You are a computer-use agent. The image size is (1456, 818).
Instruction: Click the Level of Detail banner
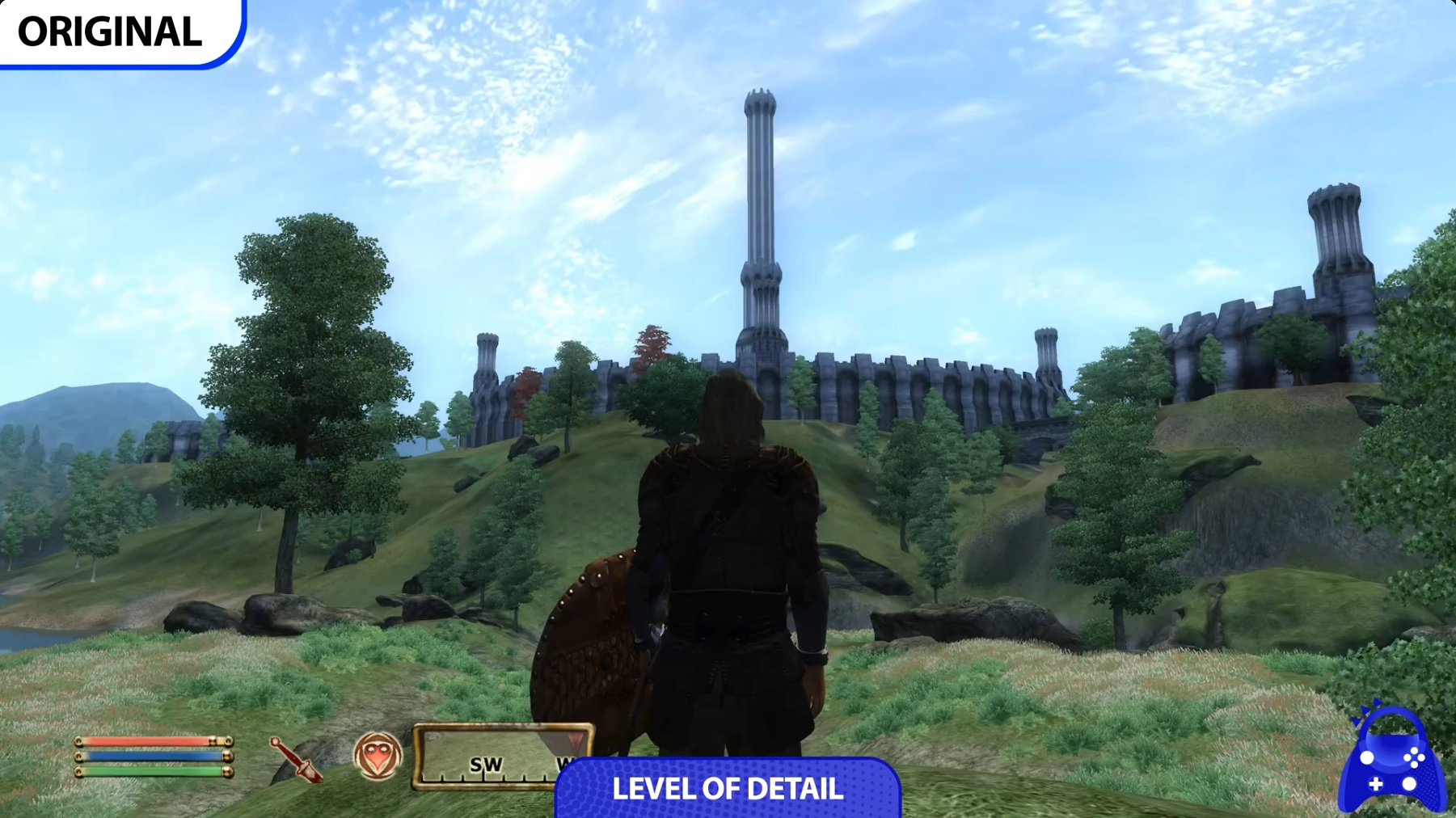pos(728,788)
